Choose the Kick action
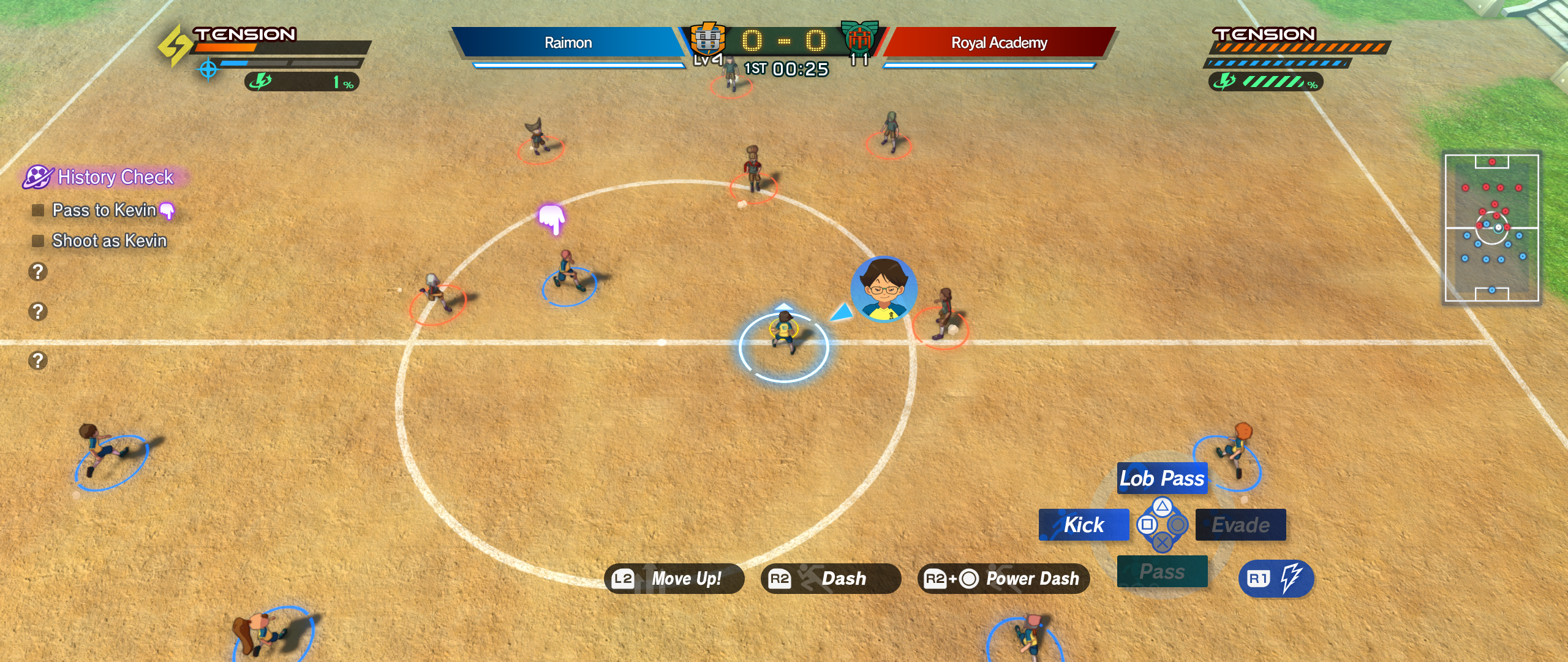1568x662 pixels. pyautogui.click(x=1084, y=525)
